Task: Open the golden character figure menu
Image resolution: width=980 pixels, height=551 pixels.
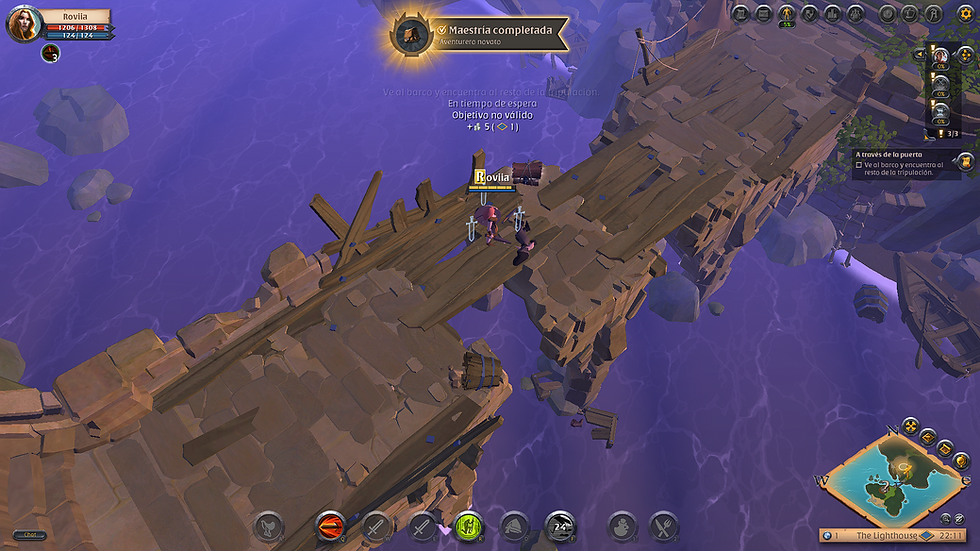Action: tap(787, 14)
